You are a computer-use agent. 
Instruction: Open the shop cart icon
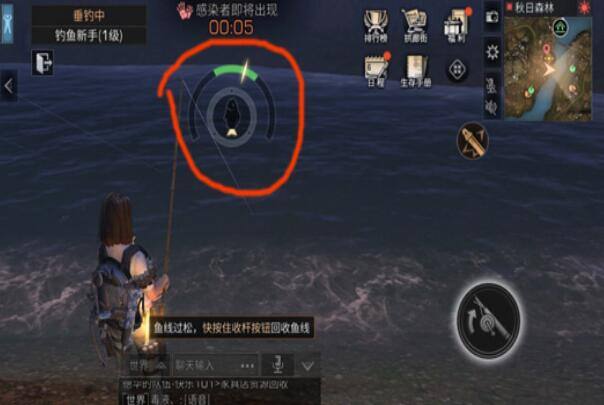tap(415, 24)
